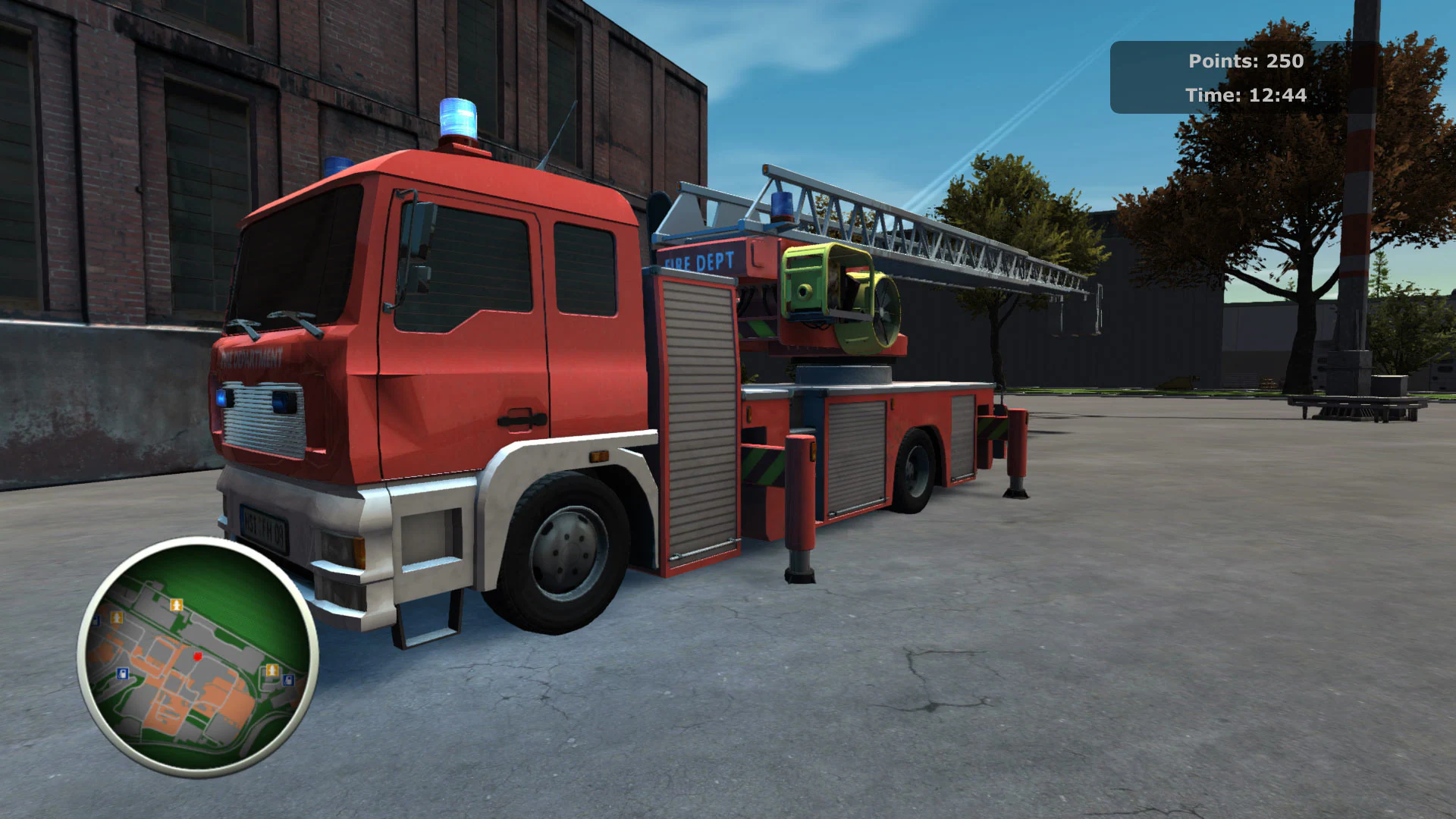This screenshot has width=1456, height=819.
Task: Select the red player position marker on the minimap
Action: pyautogui.click(x=197, y=657)
